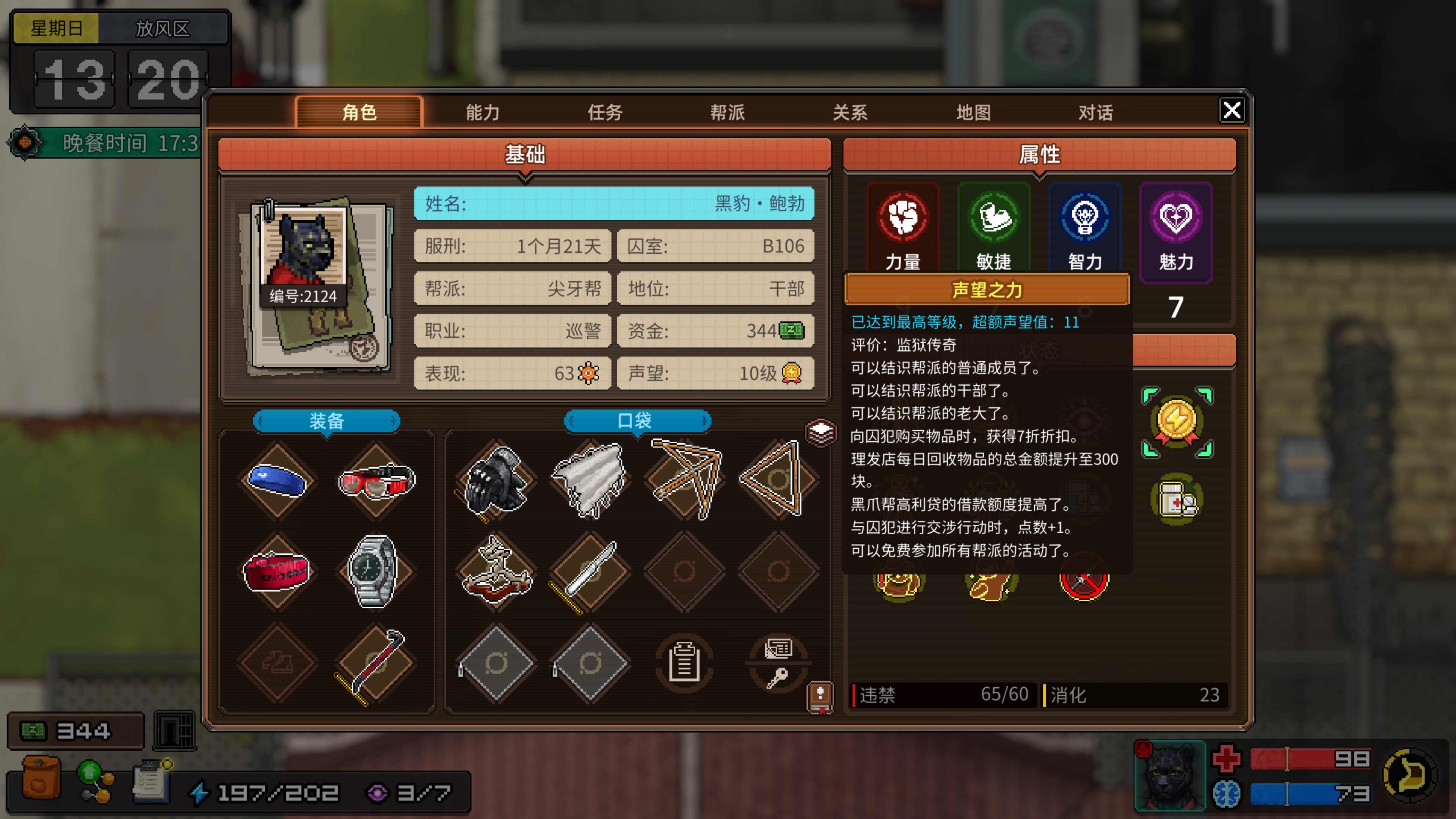Show the 关系 tab

click(x=850, y=112)
